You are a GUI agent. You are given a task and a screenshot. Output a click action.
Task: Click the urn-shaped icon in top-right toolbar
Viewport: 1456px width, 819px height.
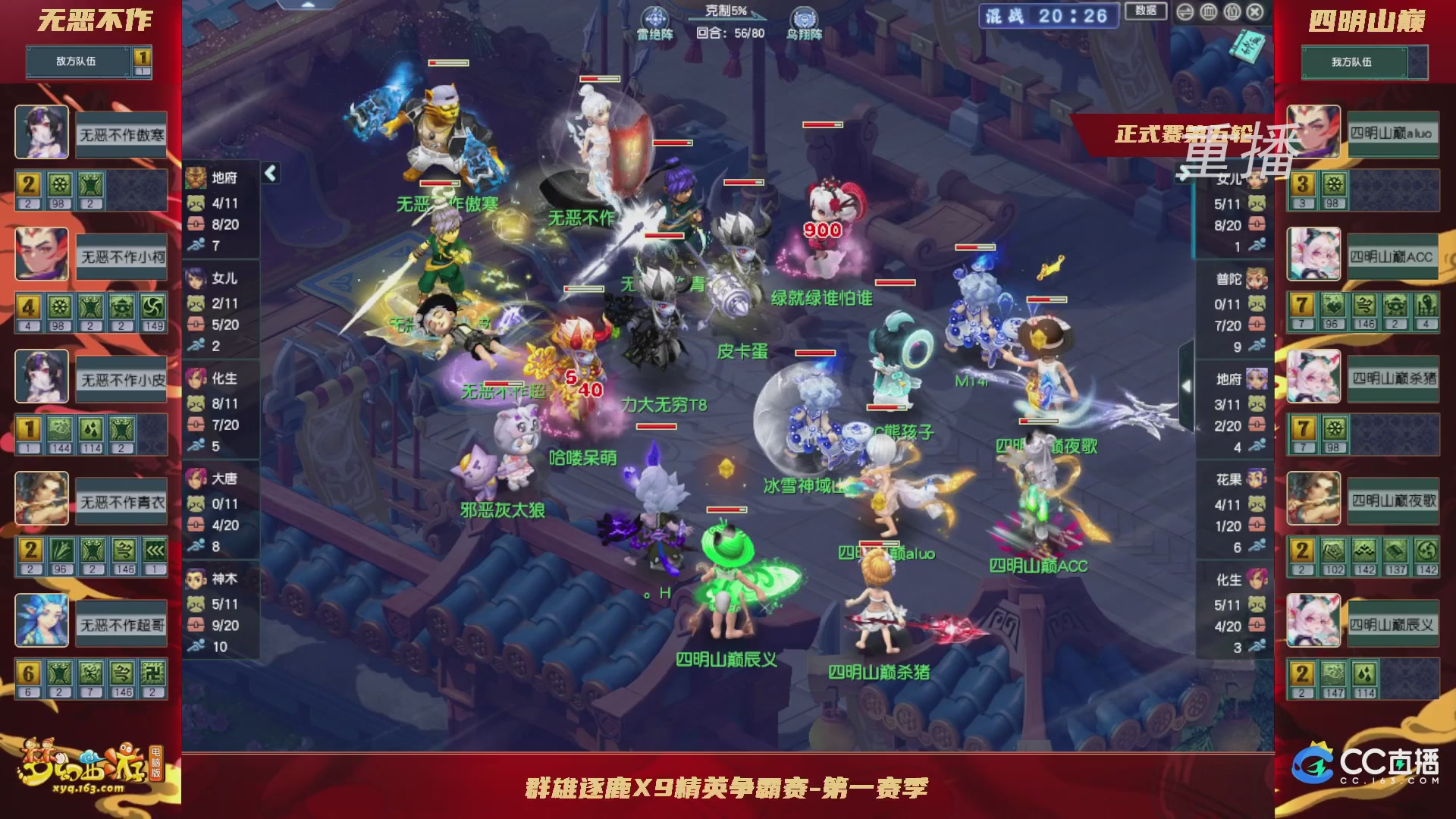[1208, 12]
